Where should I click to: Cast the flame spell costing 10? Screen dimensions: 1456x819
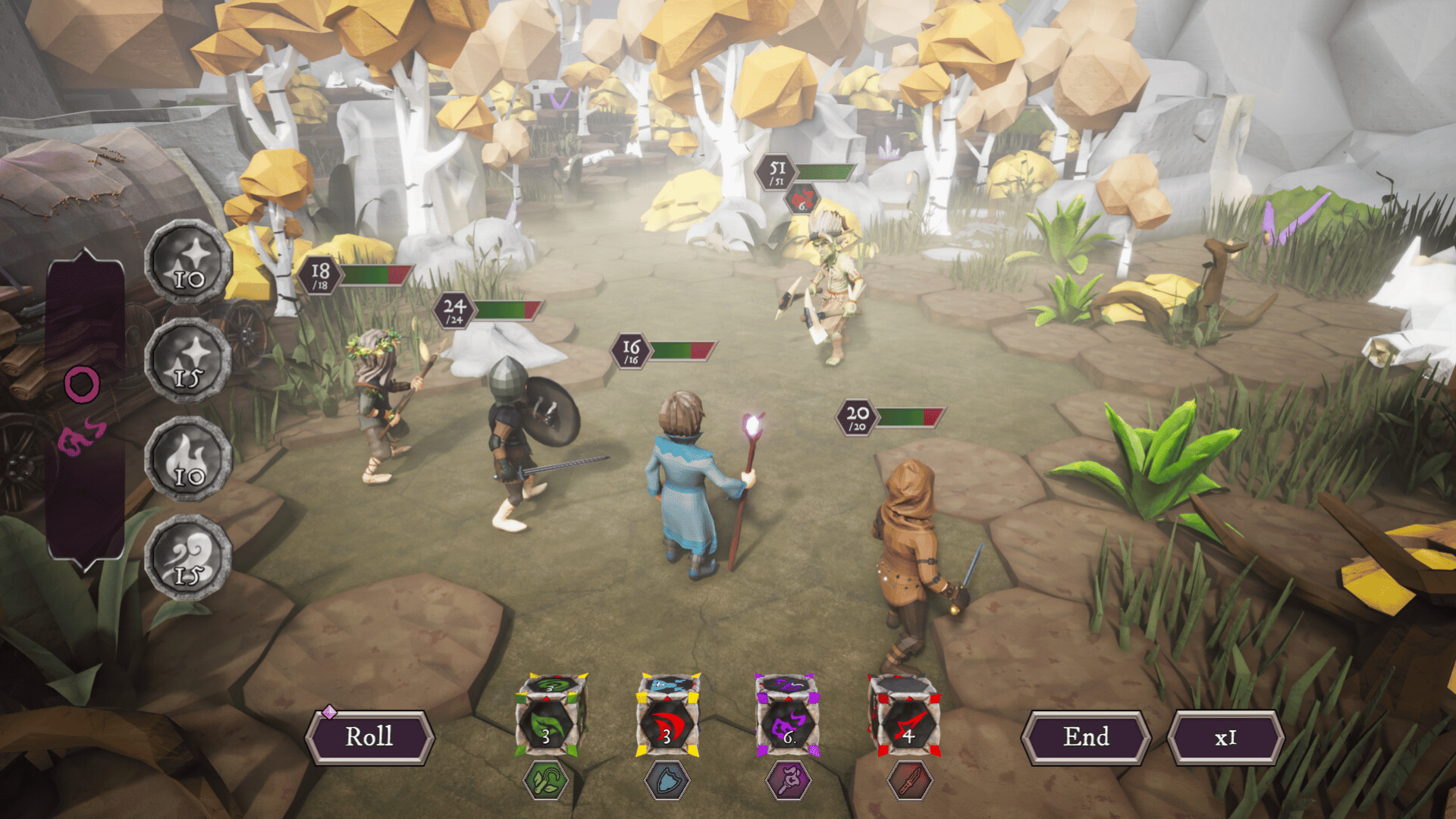click(x=188, y=459)
